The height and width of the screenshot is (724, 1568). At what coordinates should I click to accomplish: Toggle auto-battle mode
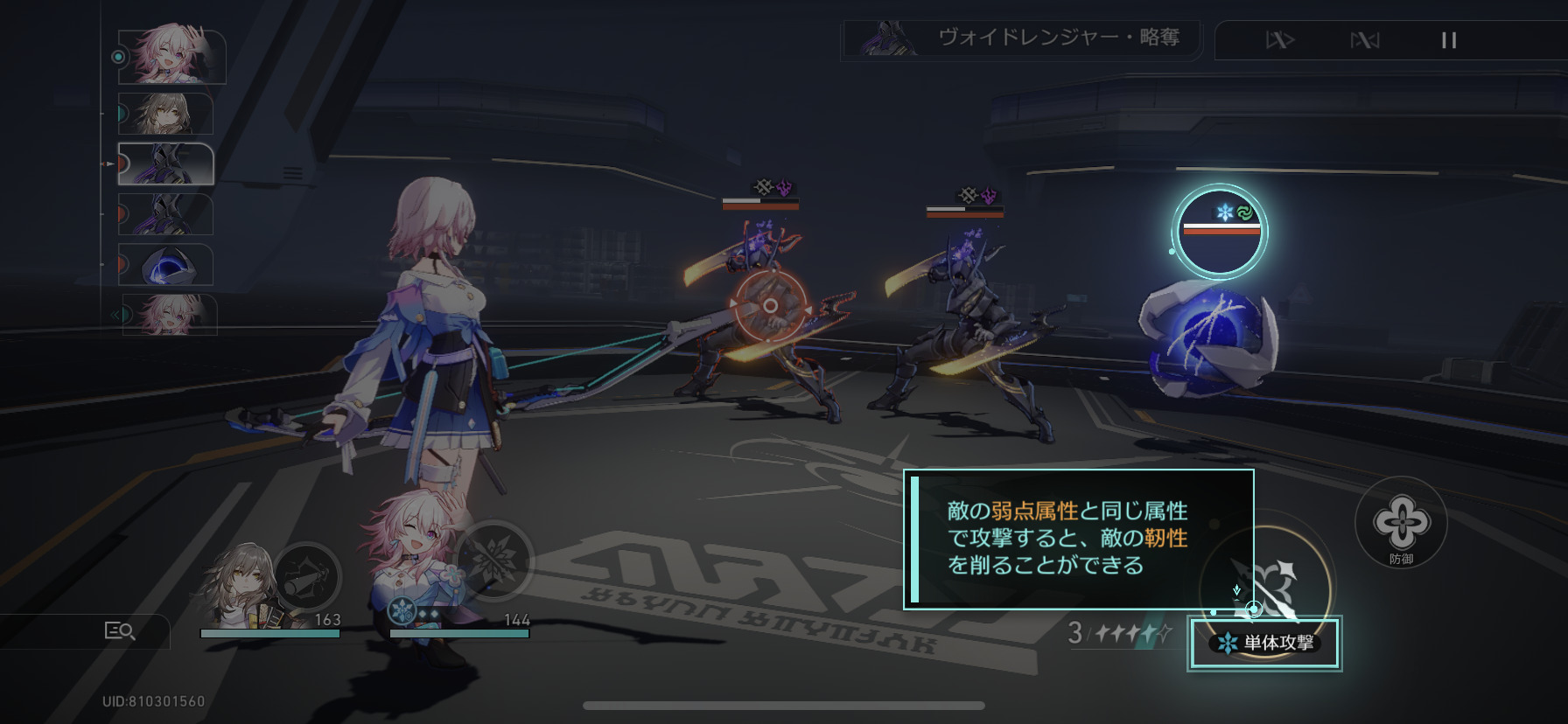[1364, 40]
